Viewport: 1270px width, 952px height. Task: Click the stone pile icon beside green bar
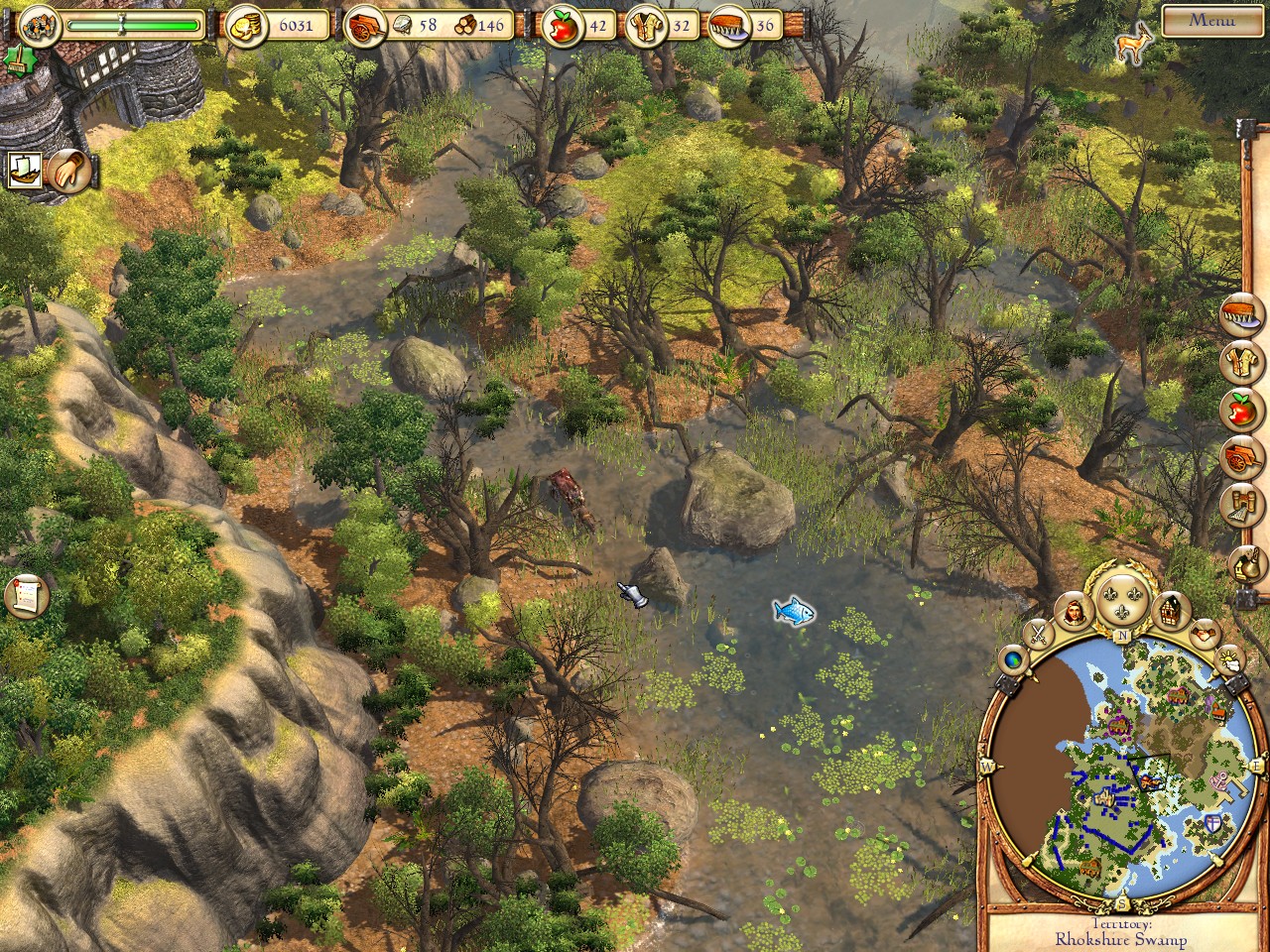point(39,25)
